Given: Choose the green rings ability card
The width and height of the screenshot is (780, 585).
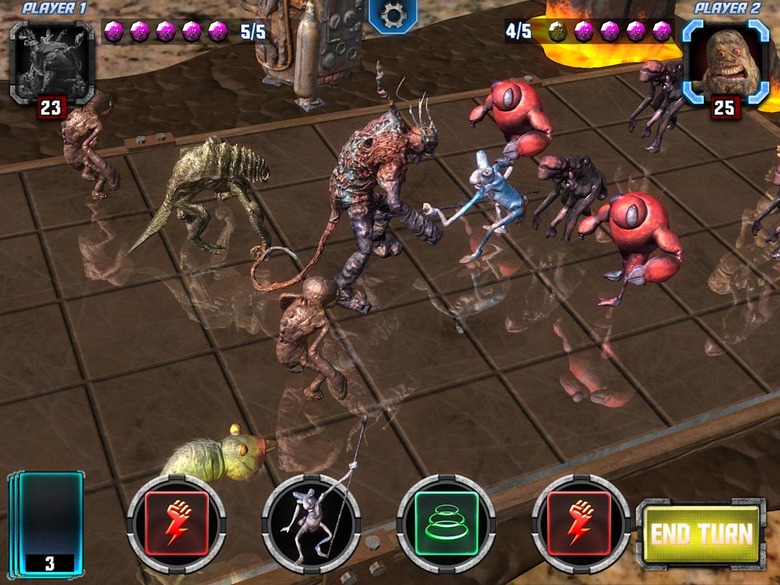Looking at the screenshot, I should click(446, 524).
